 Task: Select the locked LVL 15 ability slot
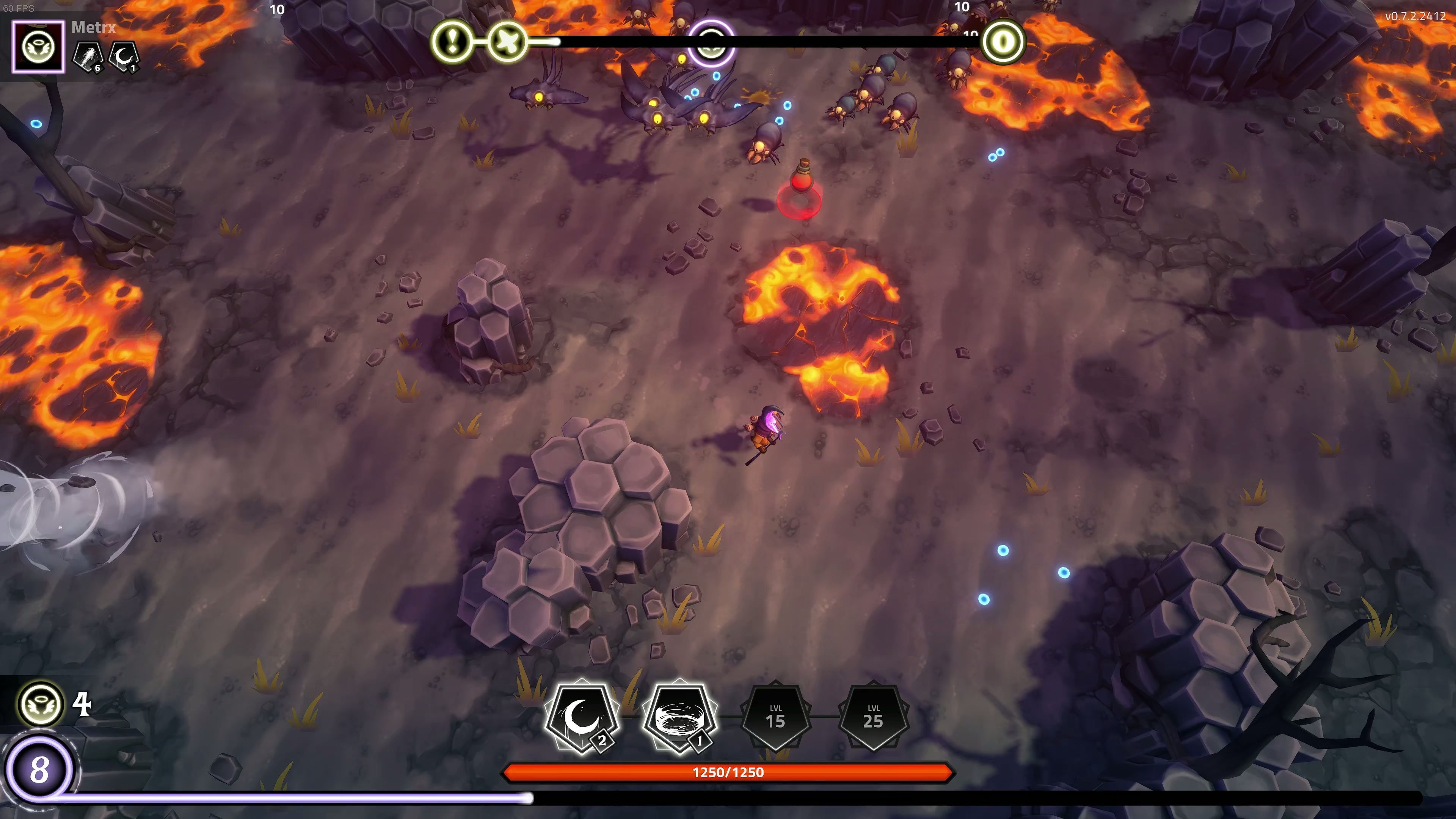(775, 717)
